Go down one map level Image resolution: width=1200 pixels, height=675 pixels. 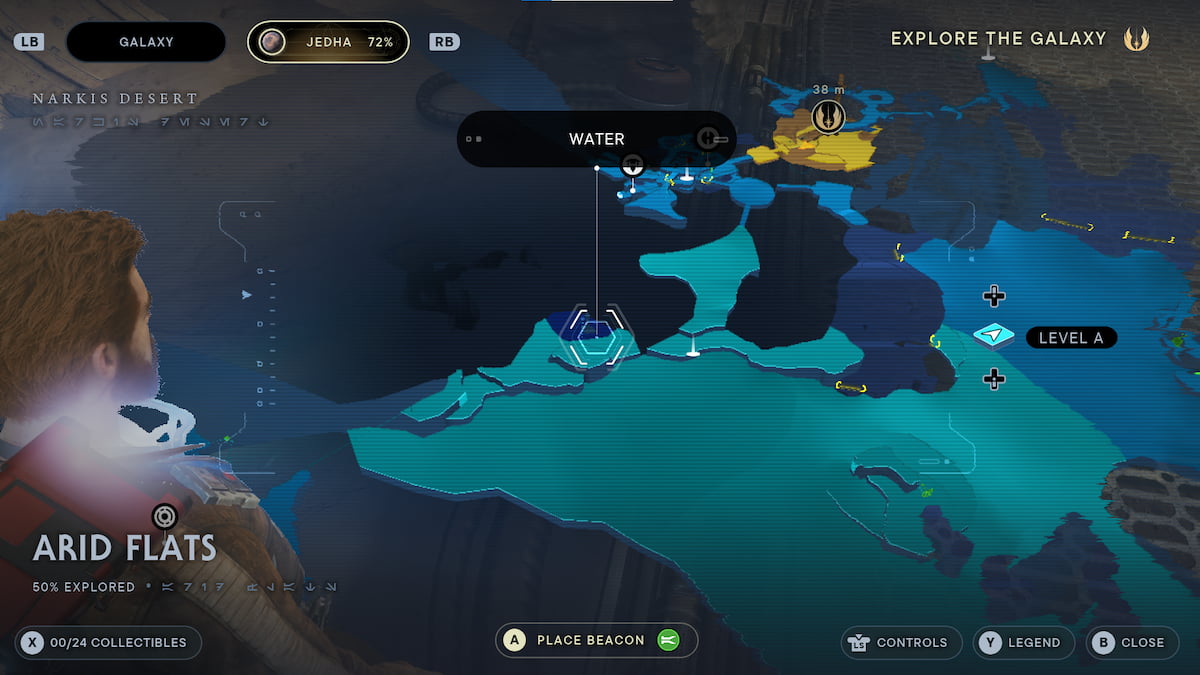[993, 378]
